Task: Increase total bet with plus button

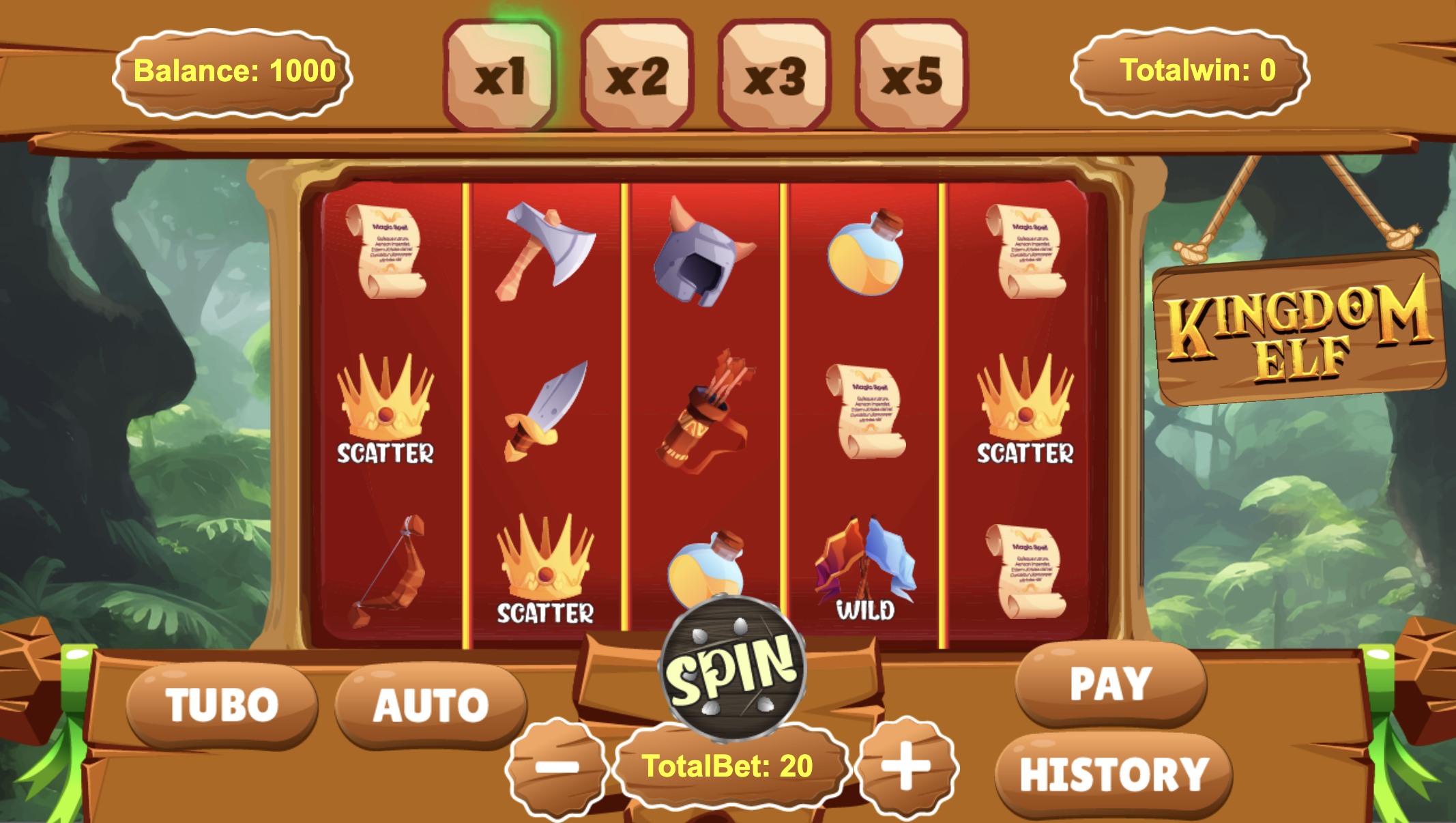Action: pyautogui.click(x=906, y=766)
